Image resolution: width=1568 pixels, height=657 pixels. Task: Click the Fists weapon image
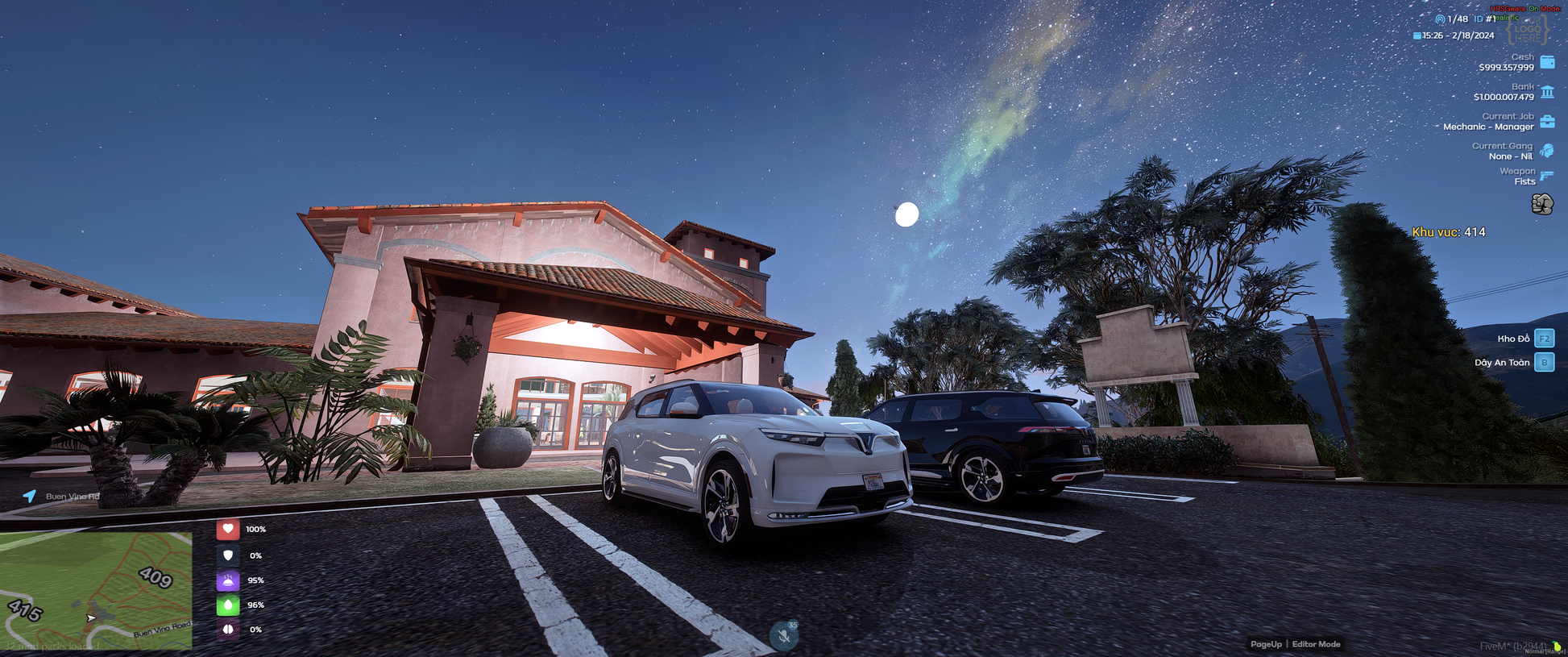(x=1542, y=204)
